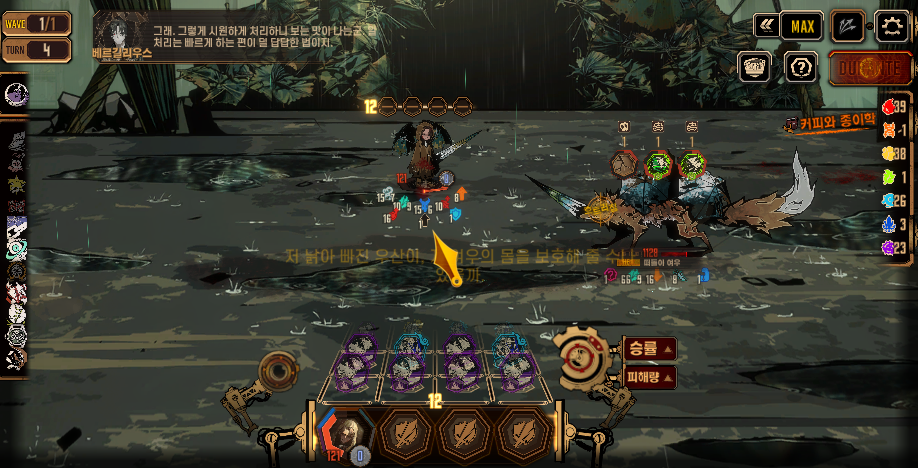
Task: Open the badge icon button beside help
Action: click(755, 67)
